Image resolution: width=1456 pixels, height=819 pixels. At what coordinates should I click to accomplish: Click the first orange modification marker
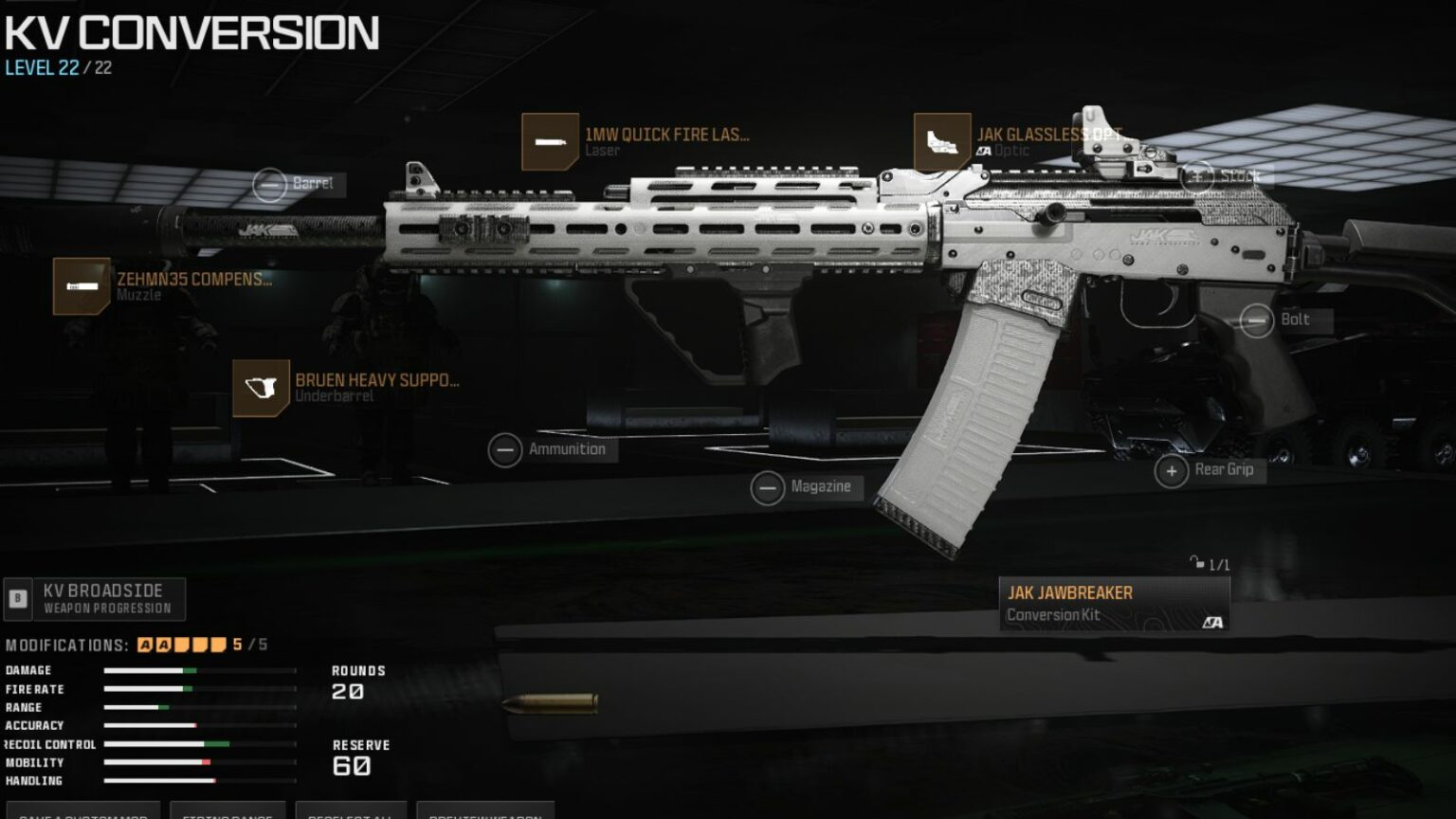click(143, 642)
